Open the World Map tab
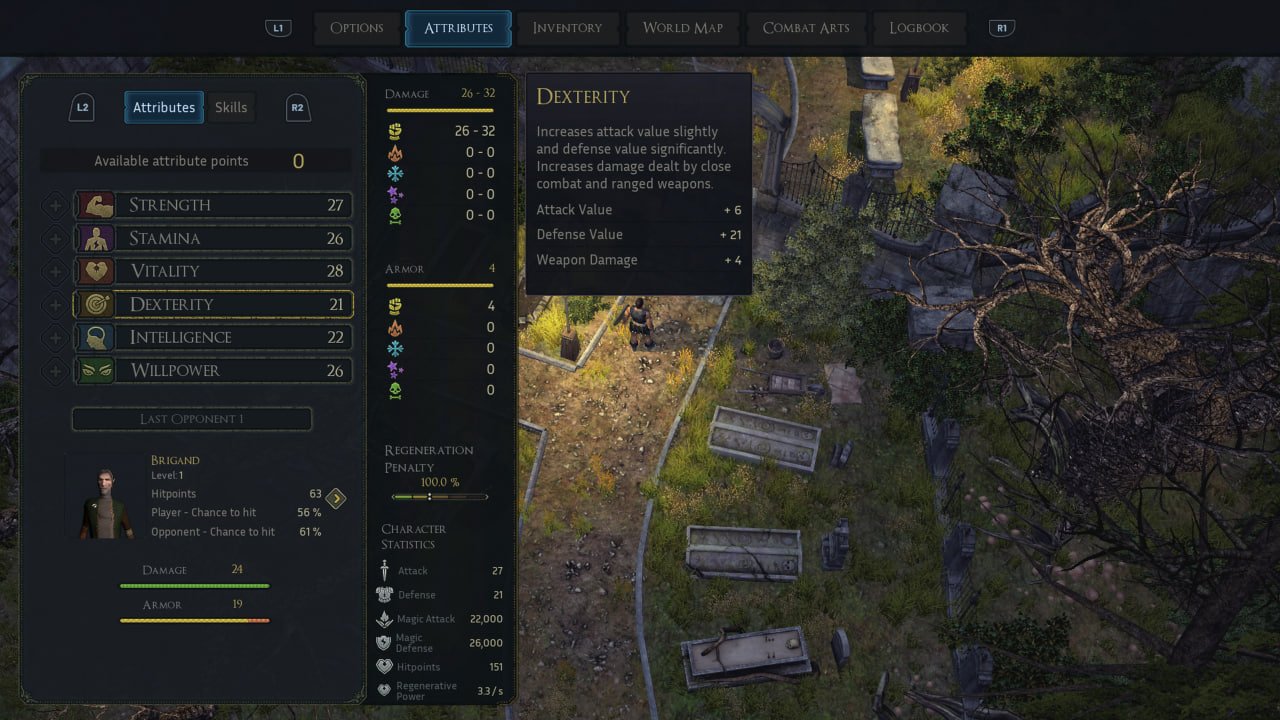This screenshot has width=1280, height=720. [682, 28]
